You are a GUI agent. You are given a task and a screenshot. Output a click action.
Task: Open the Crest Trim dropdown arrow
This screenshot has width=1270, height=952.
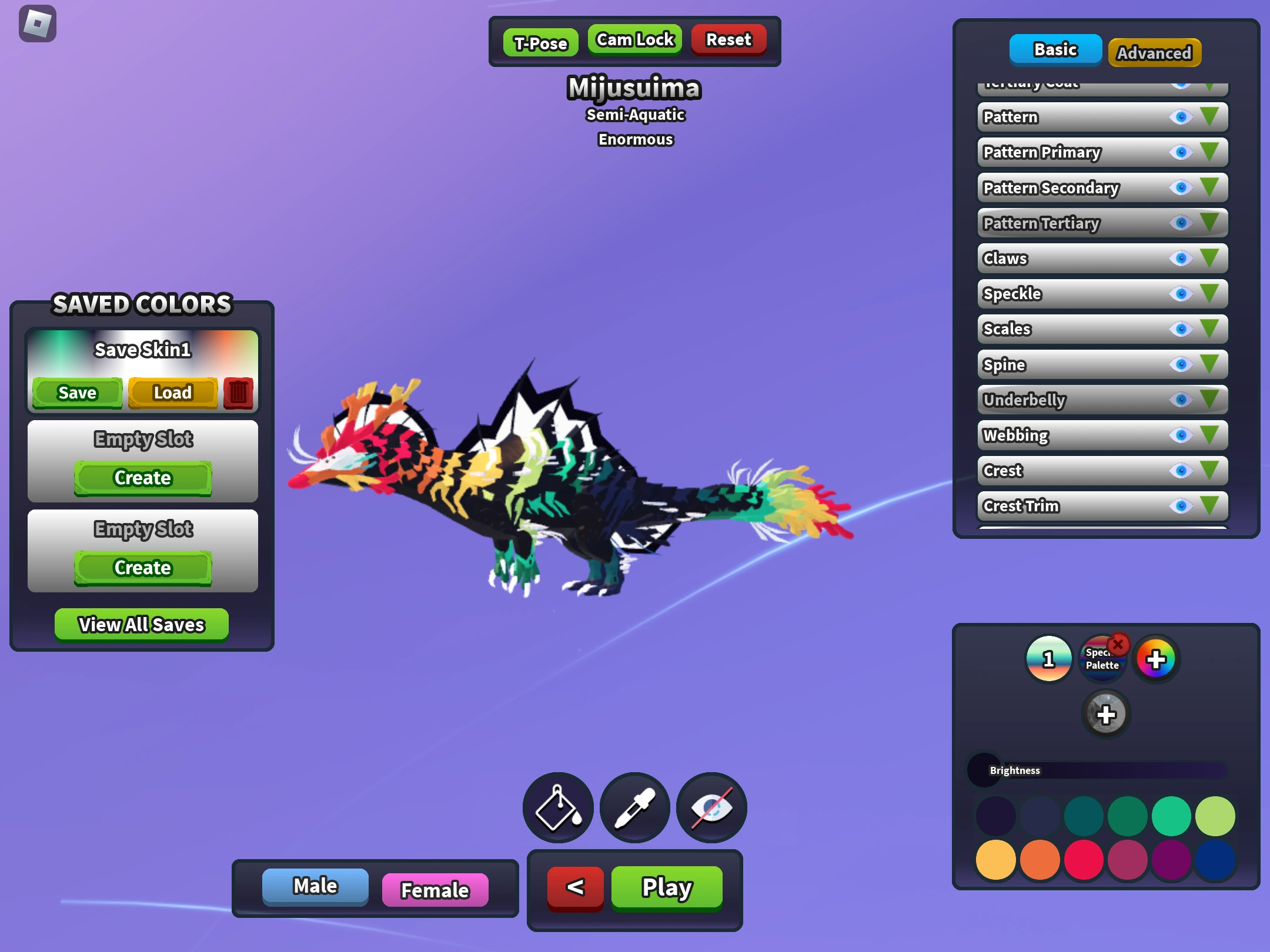pyautogui.click(x=1208, y=506)
